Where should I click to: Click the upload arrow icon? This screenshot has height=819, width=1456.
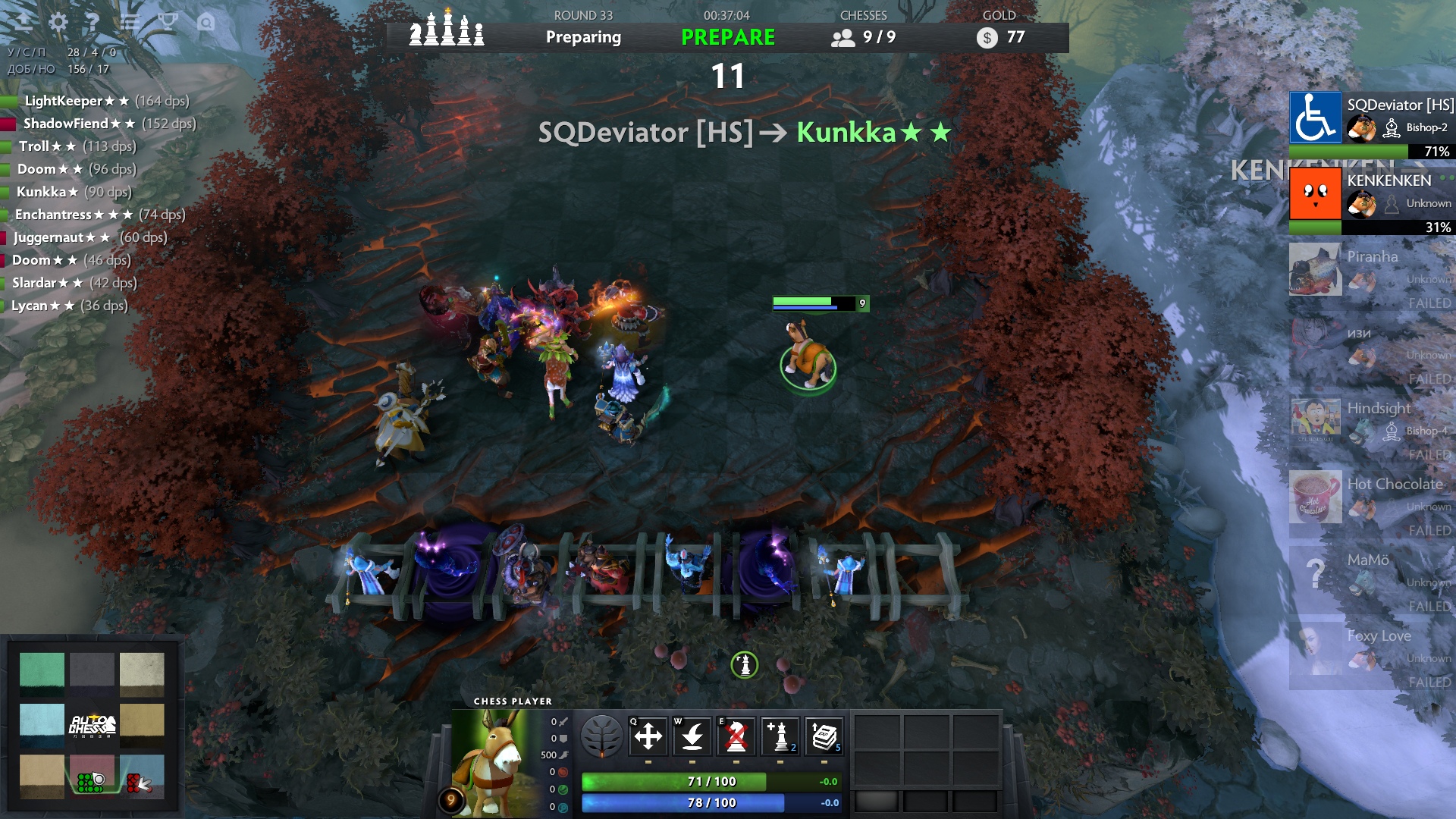tap(23, 22)
